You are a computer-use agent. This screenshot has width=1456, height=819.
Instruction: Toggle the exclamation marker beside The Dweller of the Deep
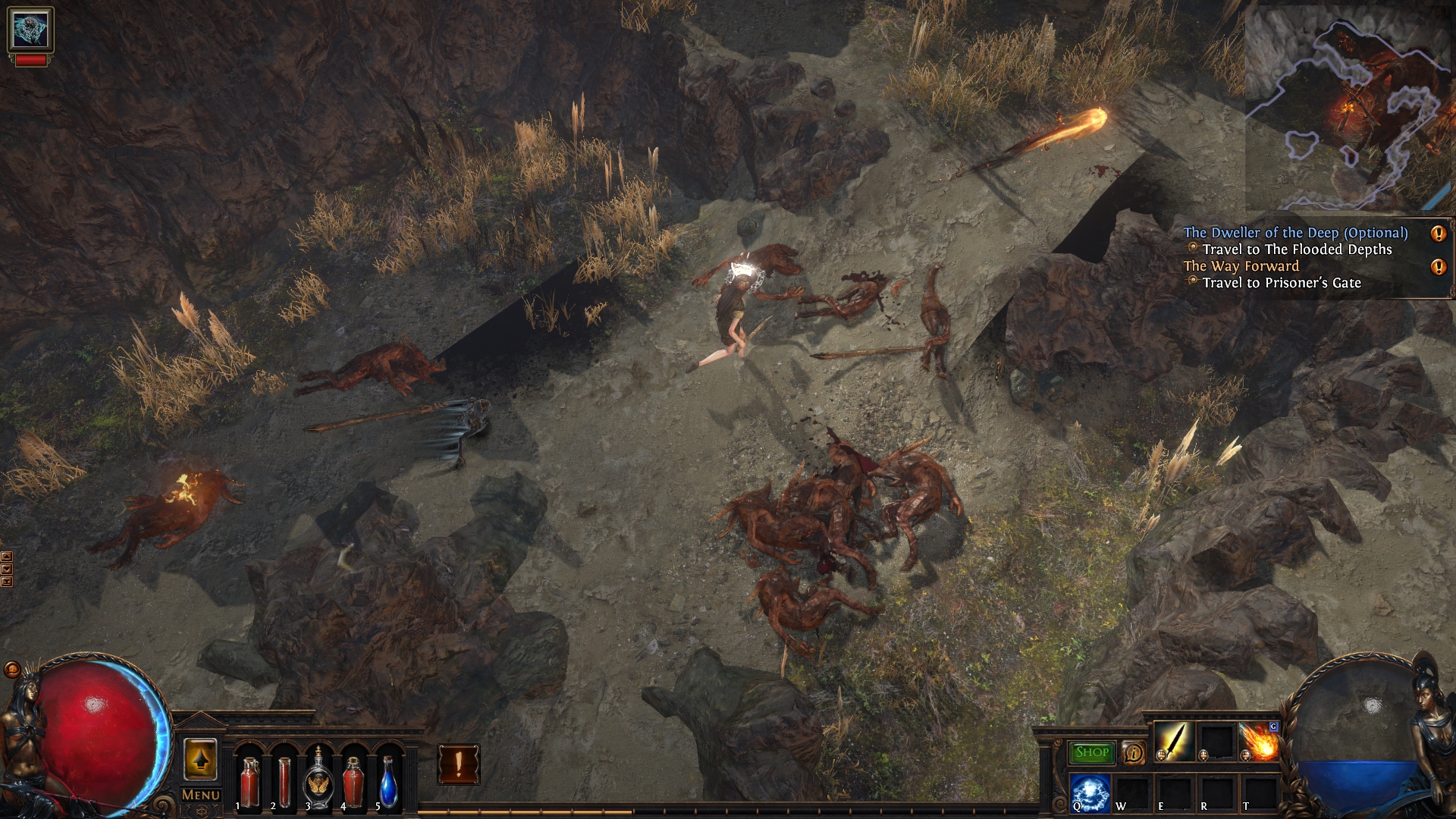(x=1437, y=234)
